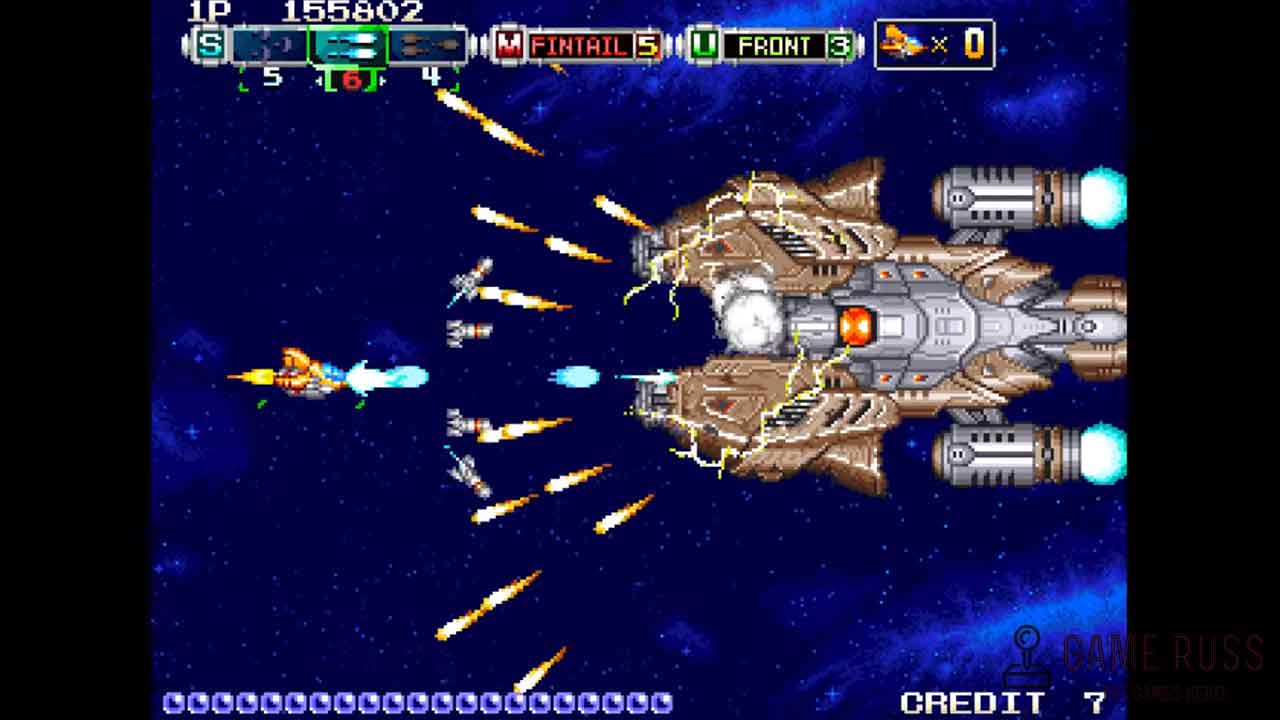
Task: Pick the brown twin-cannon shot weapon slot
Action: point(427,45)
